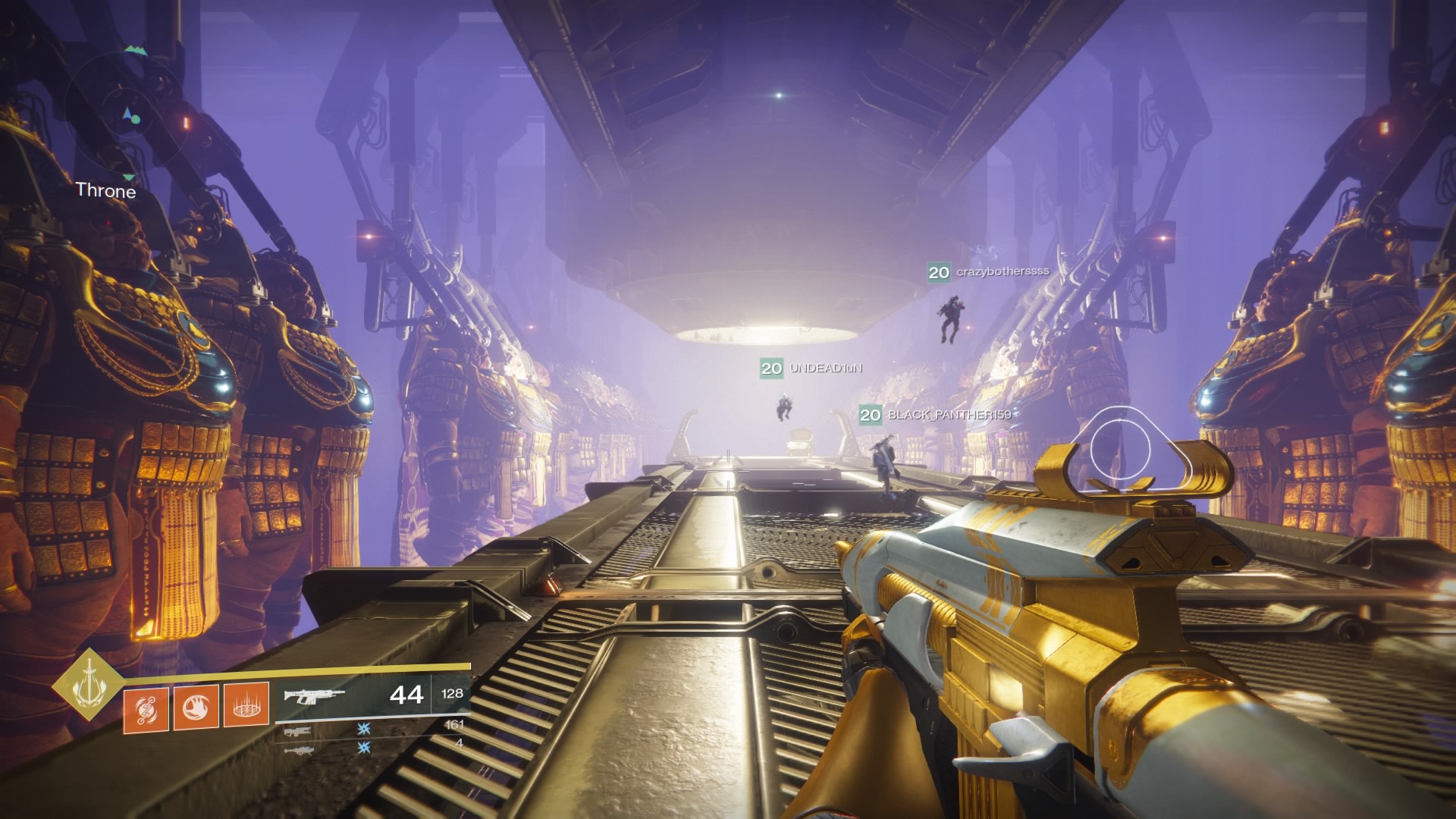Select the equipped auto rifle weapon icon
Screen dimensions: 1456x819
coord(313,695)
